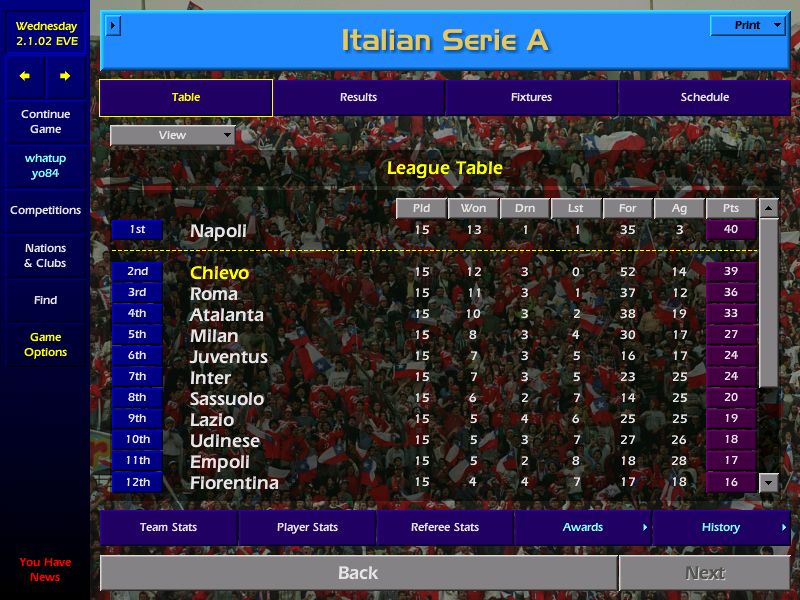Go to previous screen with left arrow
The width and height of the screenshot is (800, 600).
click(25, 76)
